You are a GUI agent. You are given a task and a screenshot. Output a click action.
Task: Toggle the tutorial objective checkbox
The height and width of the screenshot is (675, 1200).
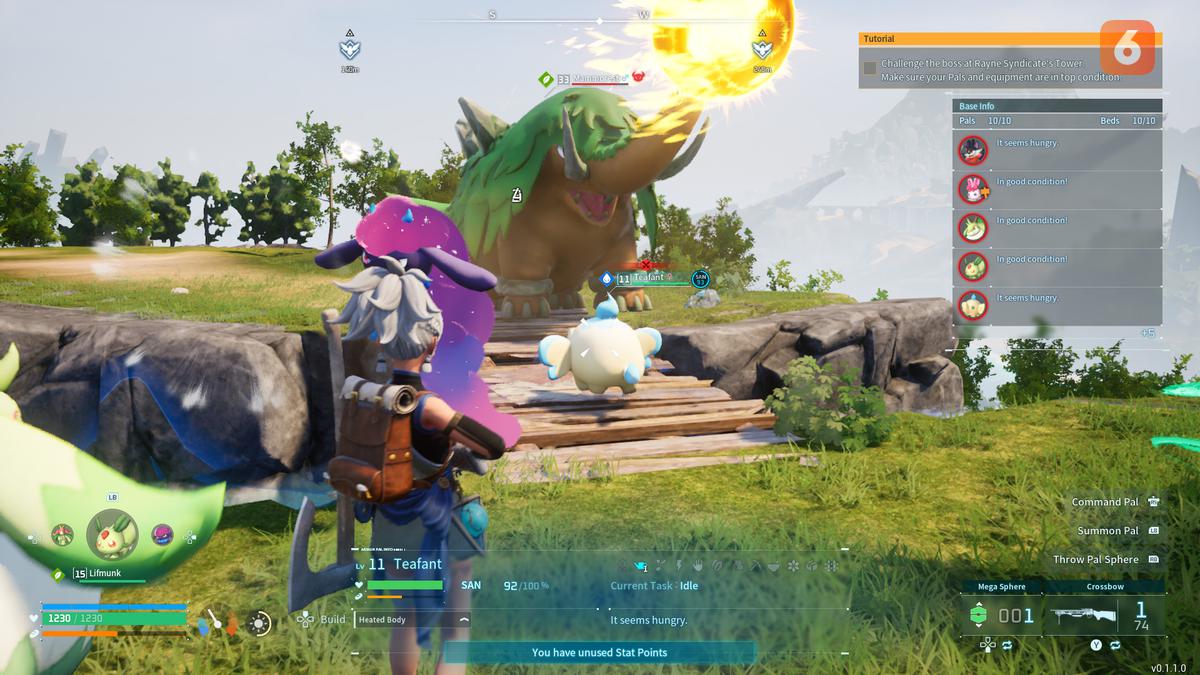[x=870, y=69]
